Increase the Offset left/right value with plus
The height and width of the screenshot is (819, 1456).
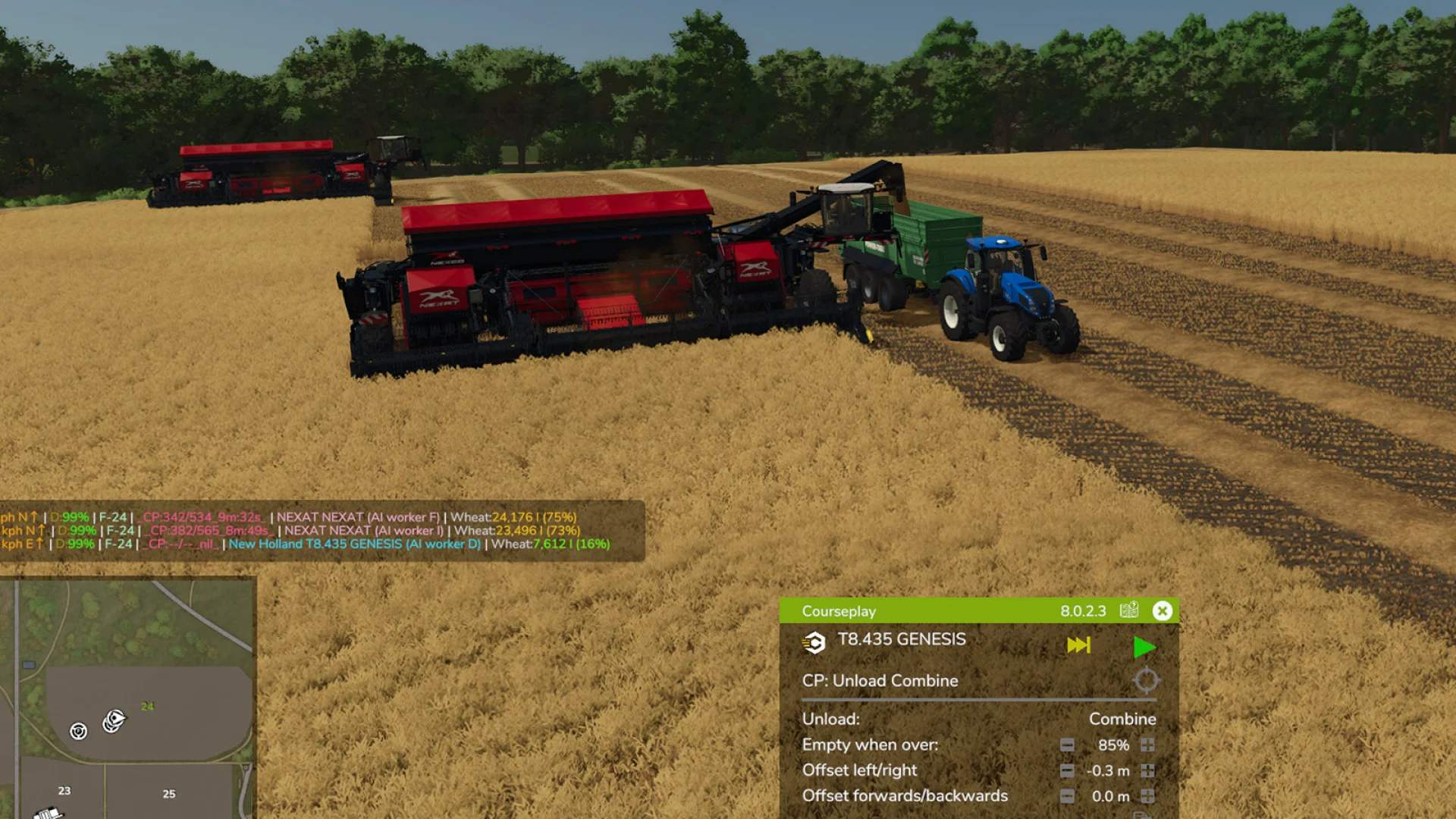[x=1148, y=770]
